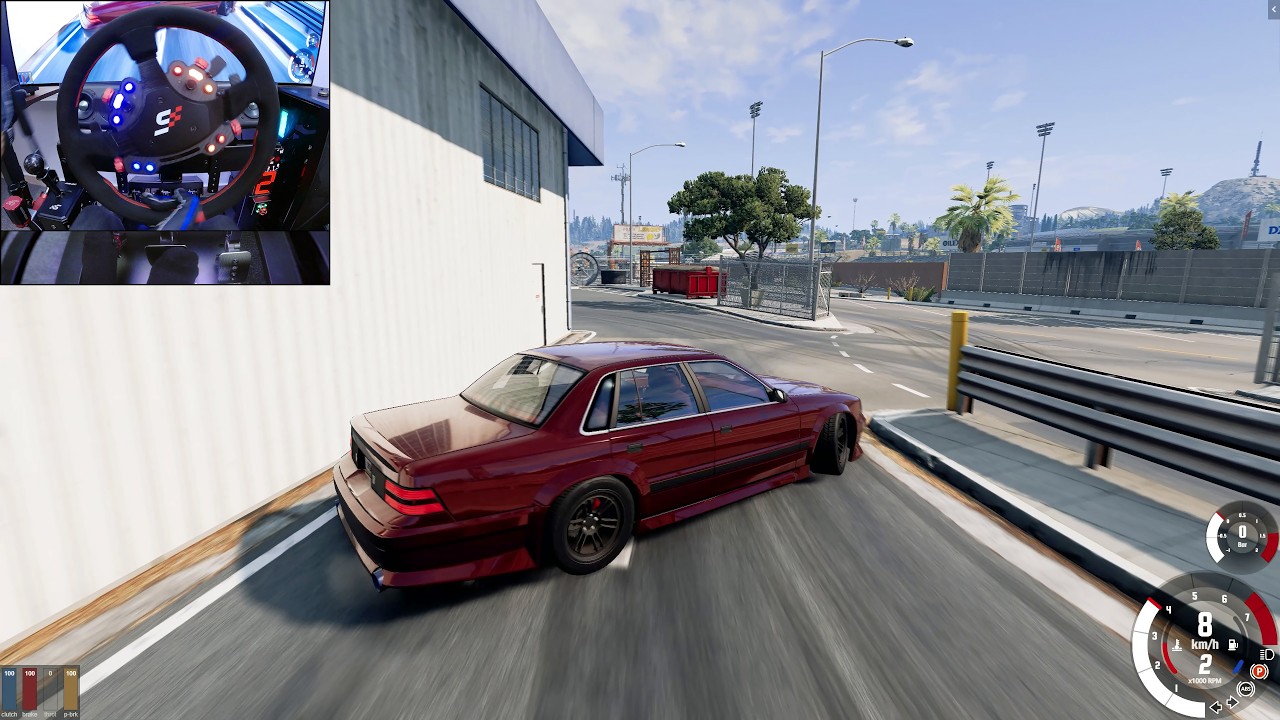Click the left turn signal arrow
The height and width of the screenshot is (720, 1280).
pyautogui.click(x=1217, y=707)
